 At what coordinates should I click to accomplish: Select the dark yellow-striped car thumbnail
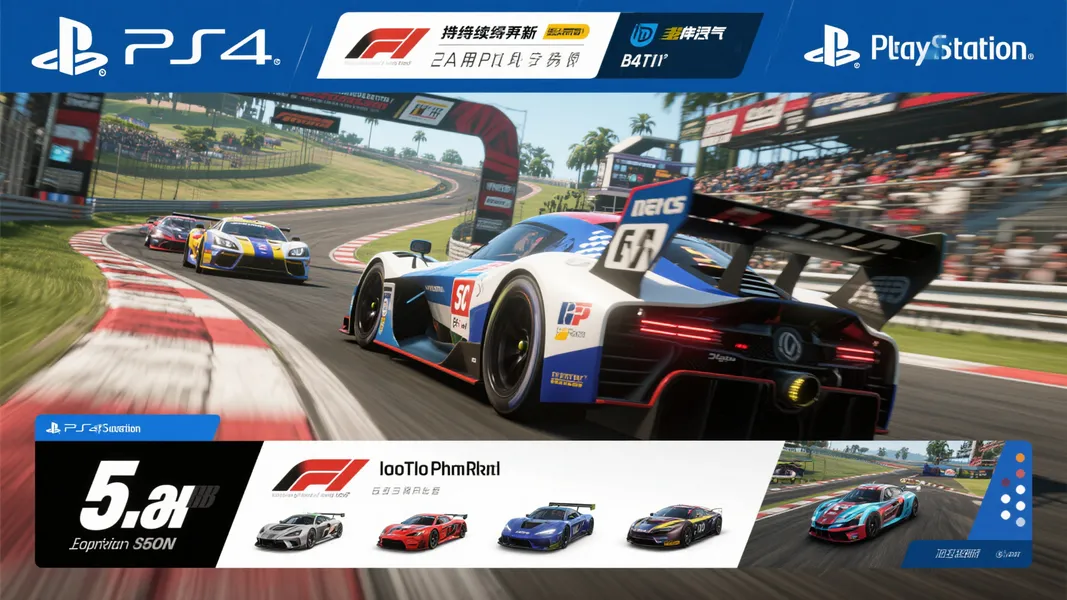click(674, 527)
